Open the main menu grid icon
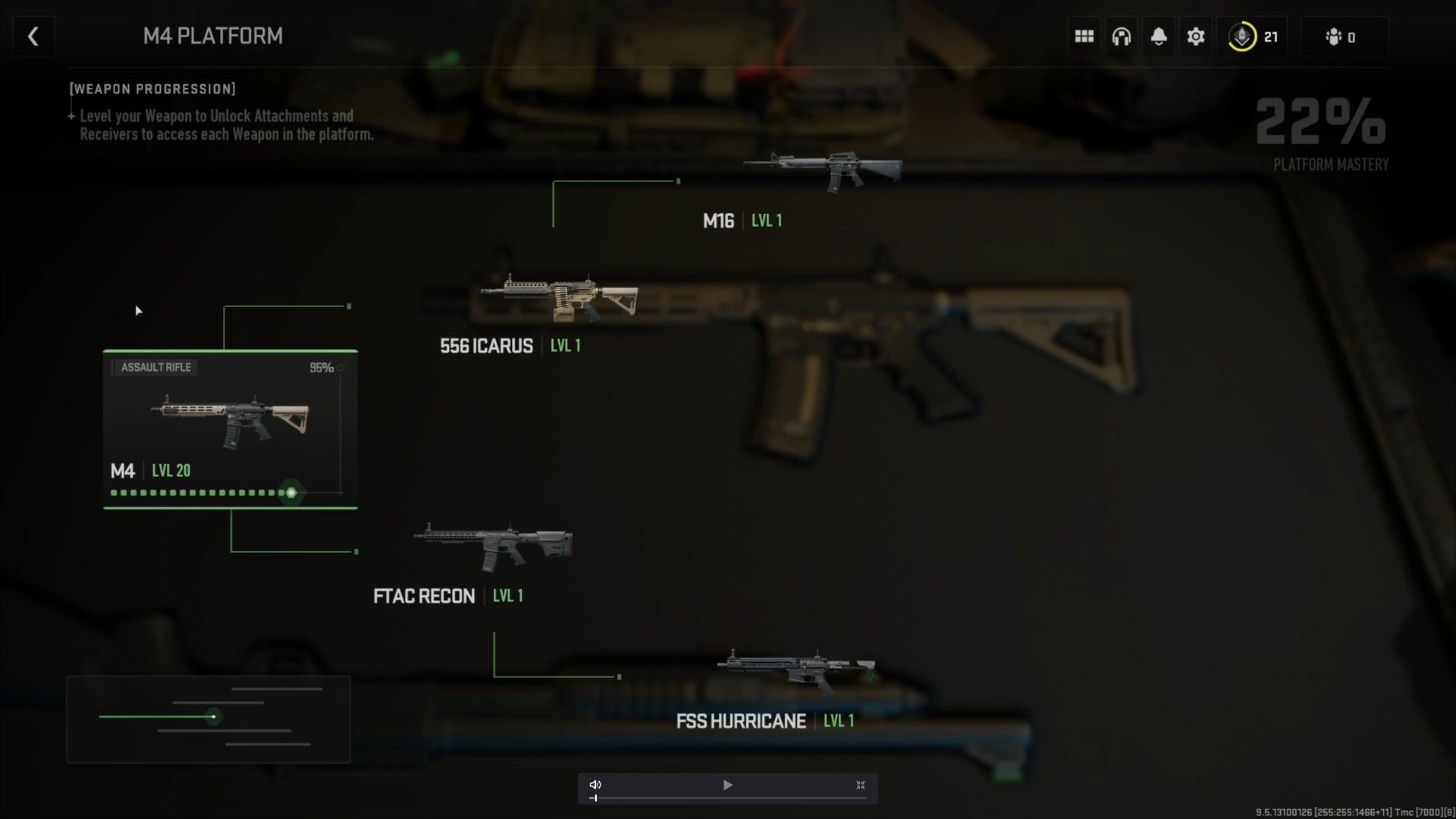 1084,36
